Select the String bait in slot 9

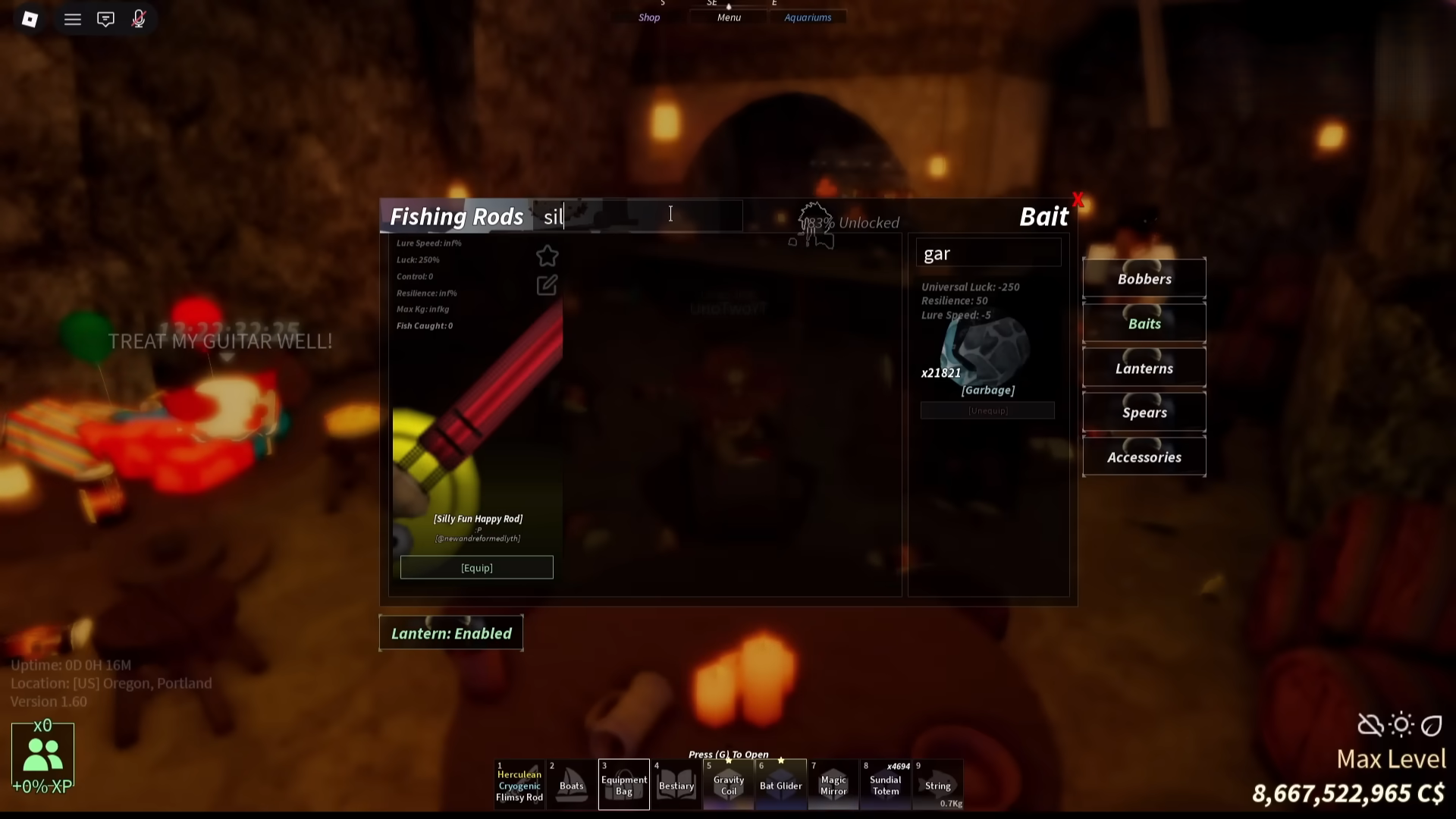tap(937, 785)
